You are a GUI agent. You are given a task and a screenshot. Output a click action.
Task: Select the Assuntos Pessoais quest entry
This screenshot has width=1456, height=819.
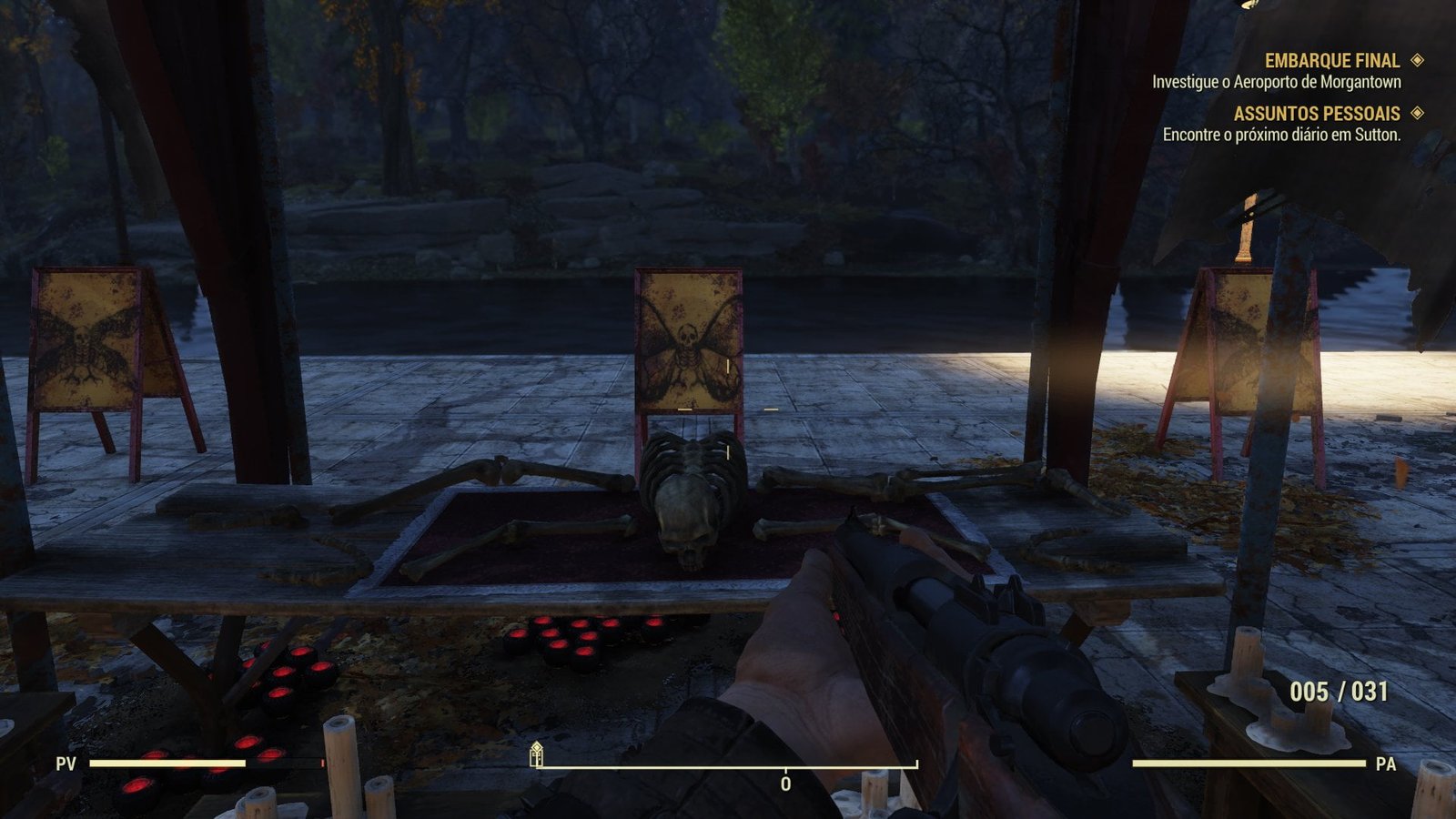(1316, 114)
